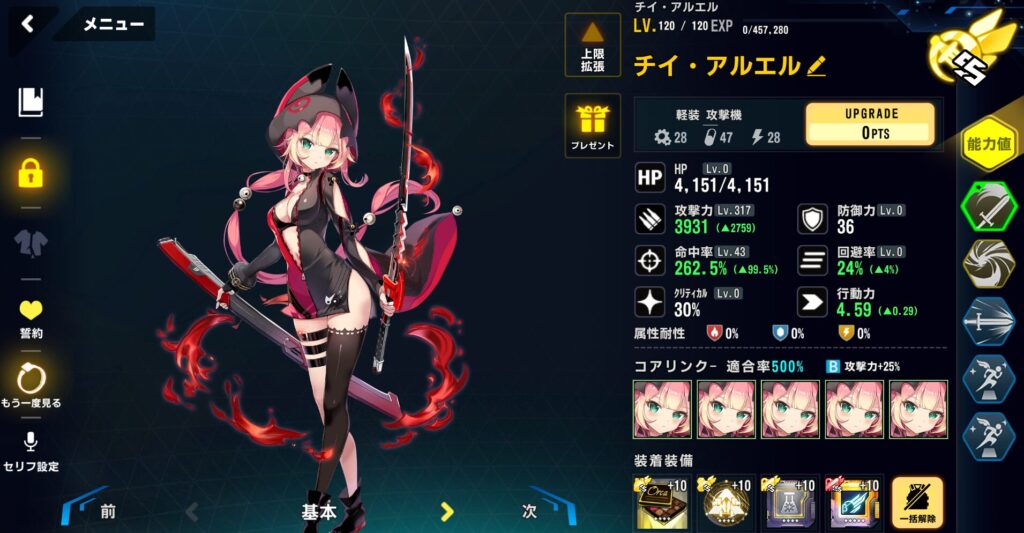Select the flask chip equipment slot
The image size is (1024, 533).
[789, 503]
